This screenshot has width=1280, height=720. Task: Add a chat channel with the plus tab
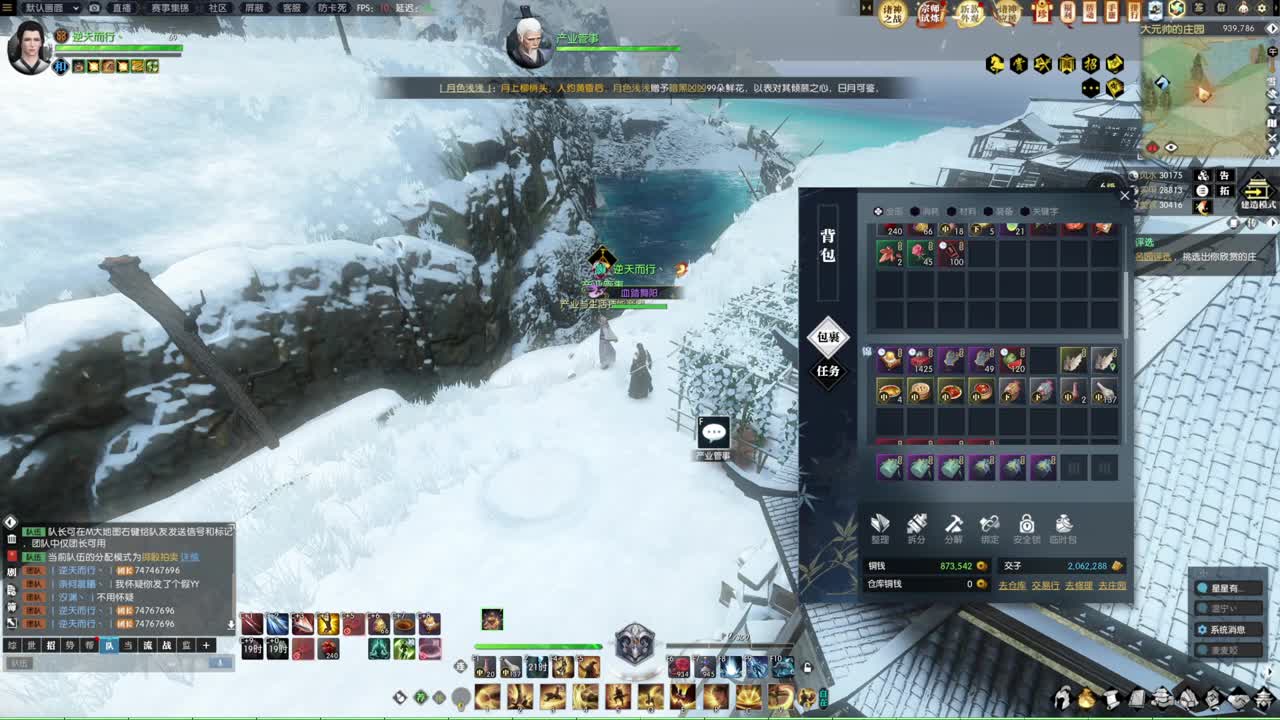point(206,646)
